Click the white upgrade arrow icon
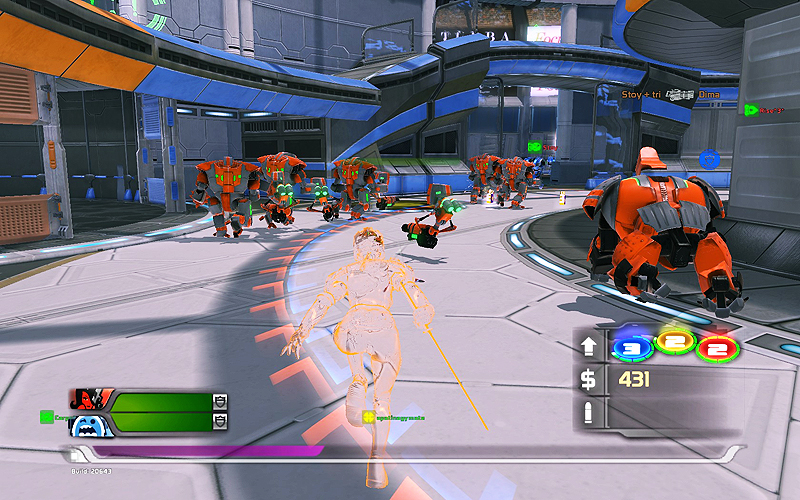Screen dimensions: 800x500 pos(589,347)
